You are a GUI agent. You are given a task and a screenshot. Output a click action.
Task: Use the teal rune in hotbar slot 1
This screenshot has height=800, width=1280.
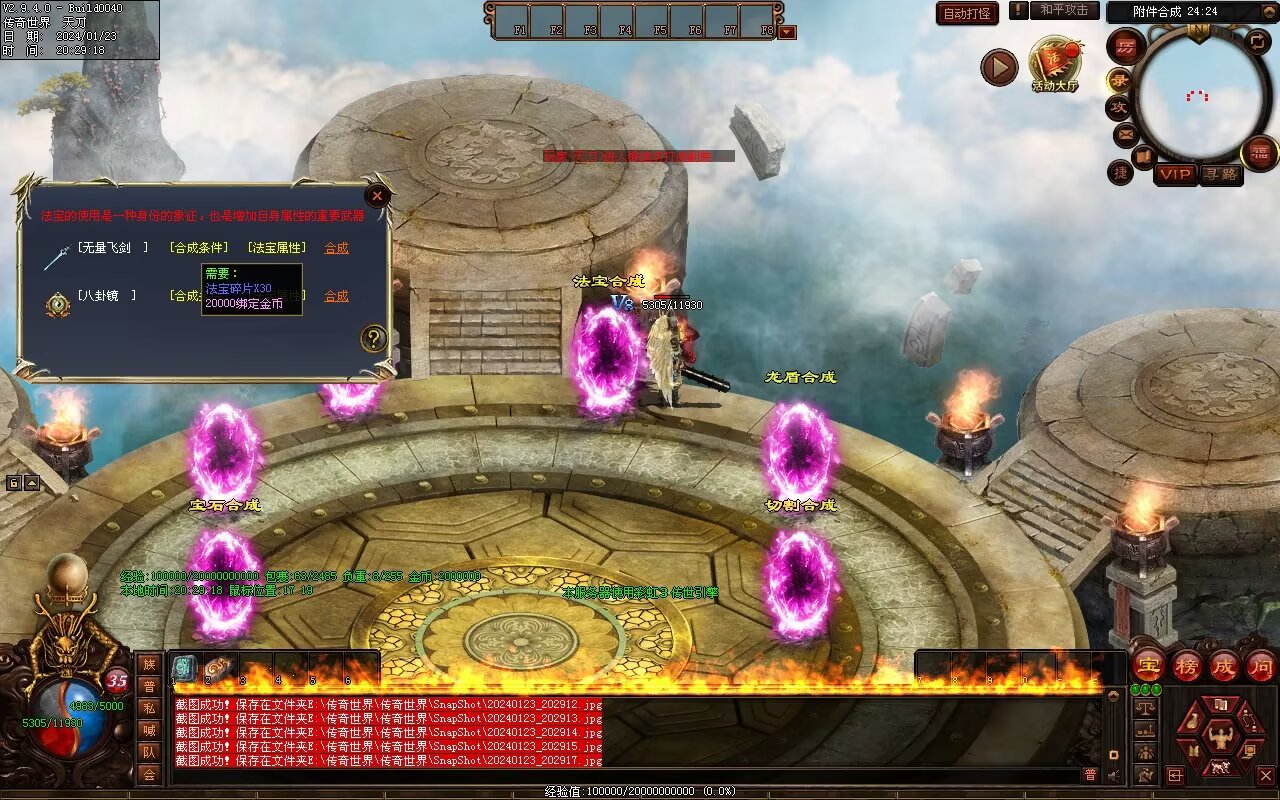pos(184,669)
